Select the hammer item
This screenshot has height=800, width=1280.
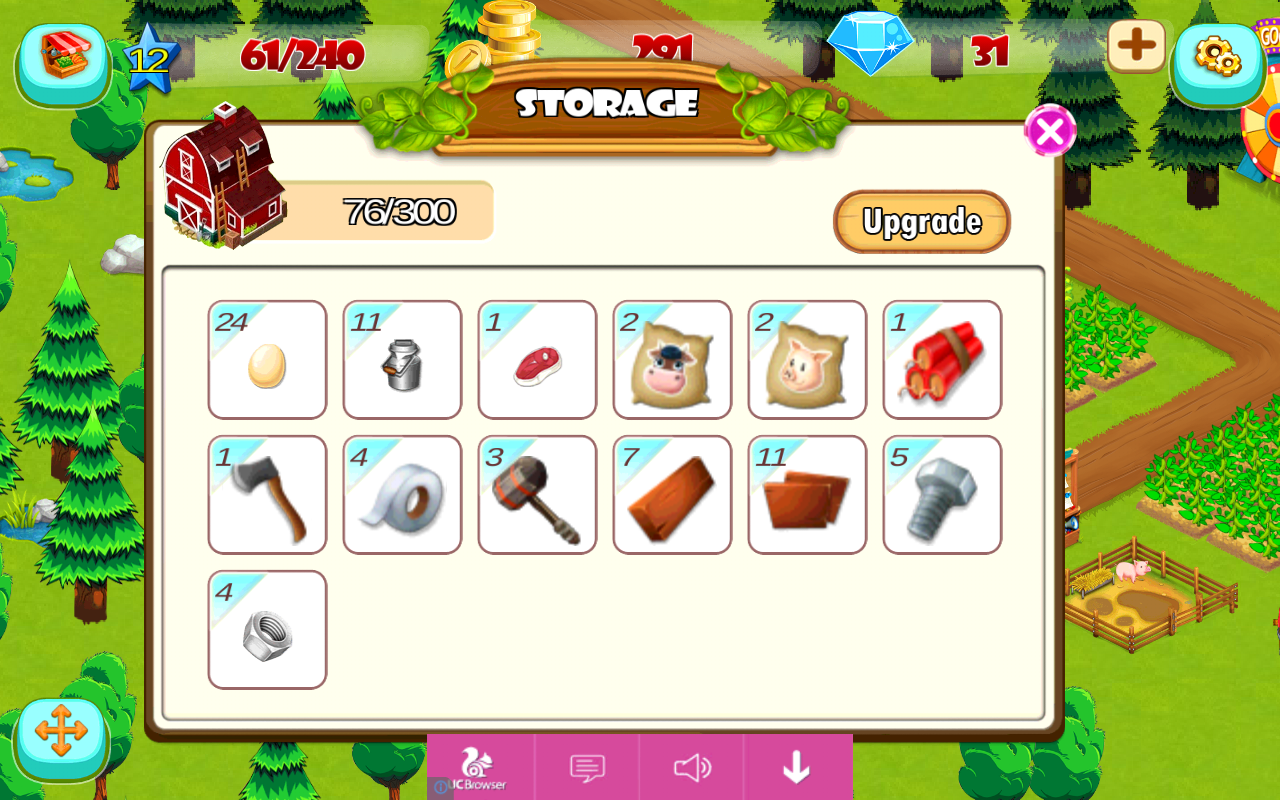click(x=536, y=494)
